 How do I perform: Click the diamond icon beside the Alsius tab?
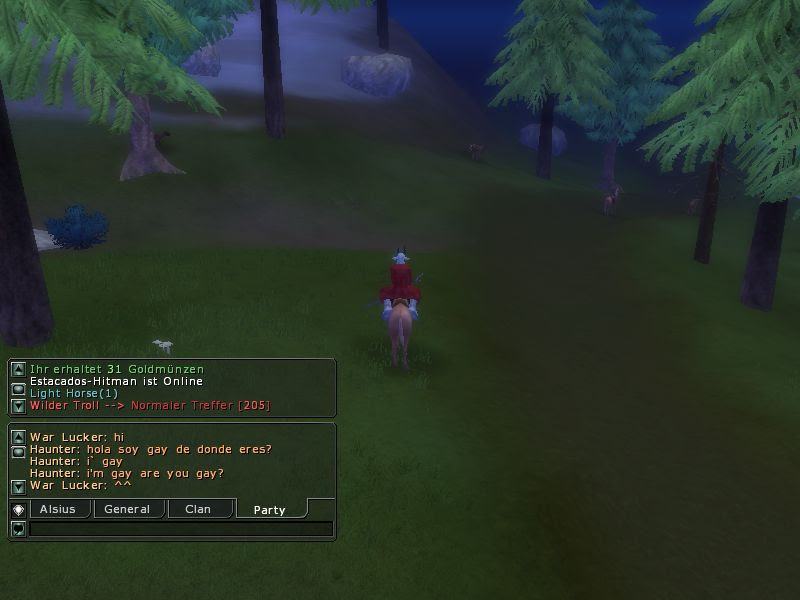coord(18,509)
